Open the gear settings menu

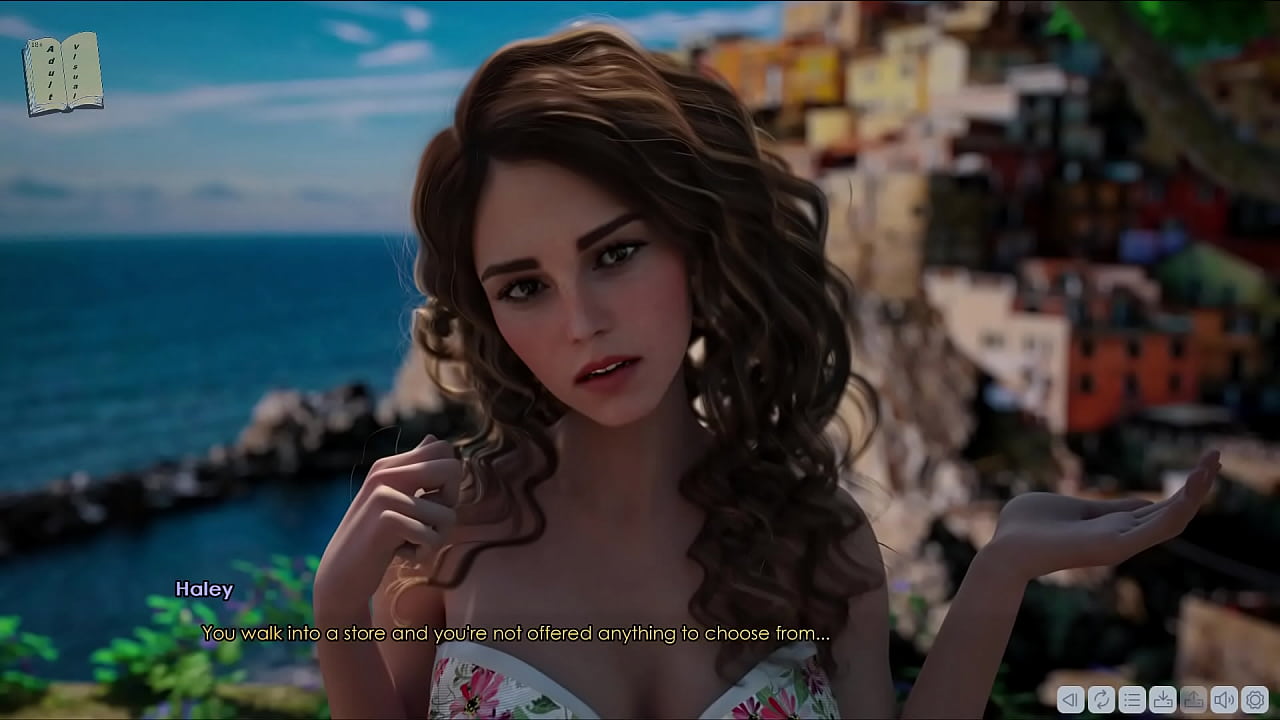tap(1255, 699)
